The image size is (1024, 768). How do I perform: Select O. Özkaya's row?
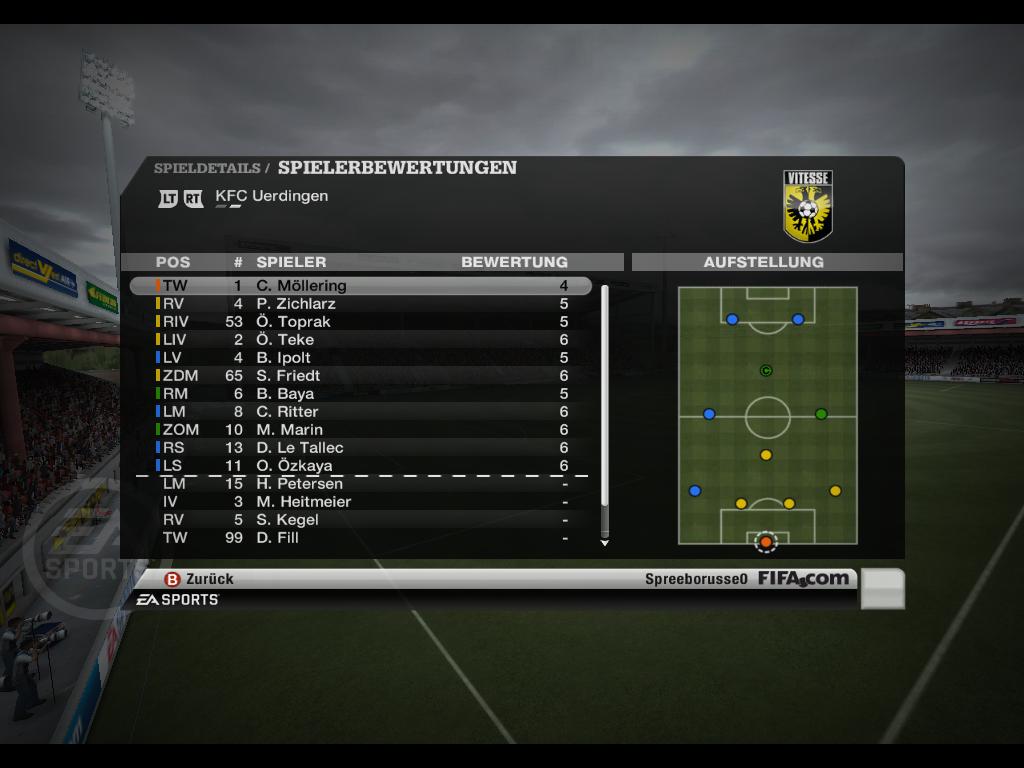pyautogui.click(x=360, y=466)
